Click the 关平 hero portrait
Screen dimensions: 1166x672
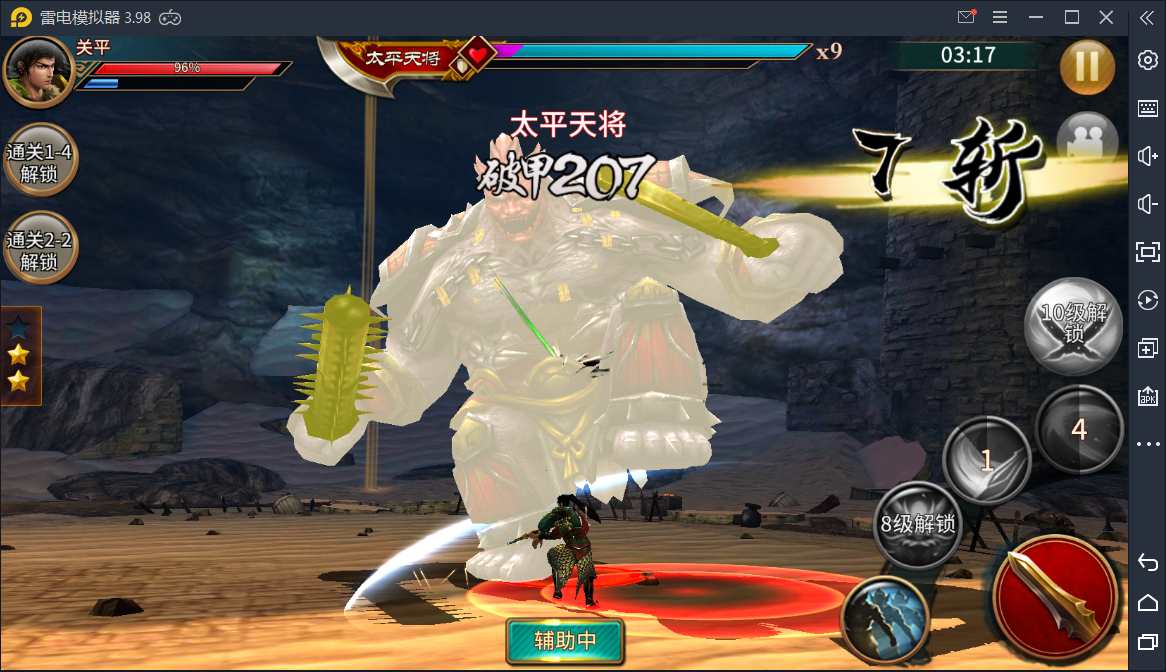click(x=39, y=71)
